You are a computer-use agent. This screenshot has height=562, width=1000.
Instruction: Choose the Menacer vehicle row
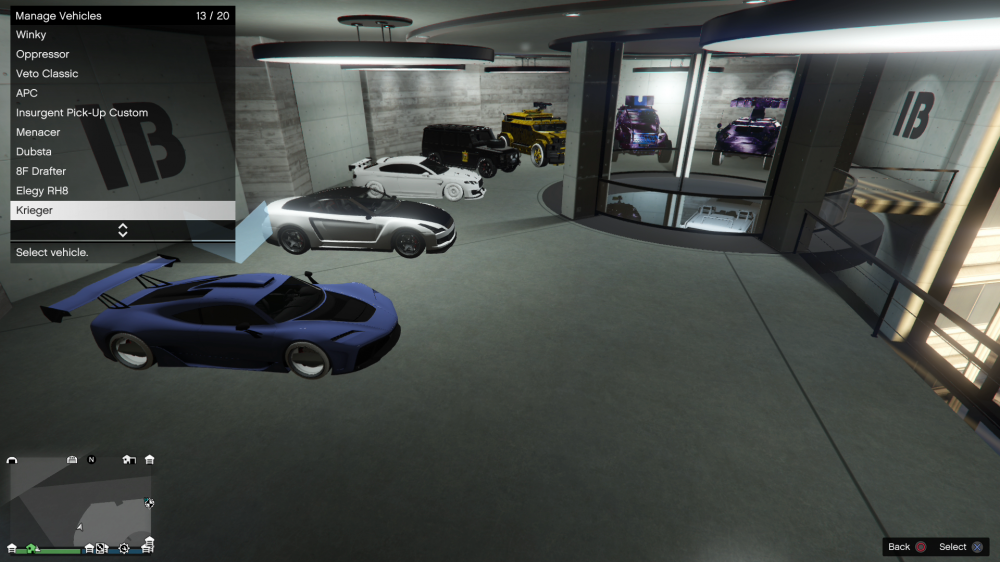122,132
